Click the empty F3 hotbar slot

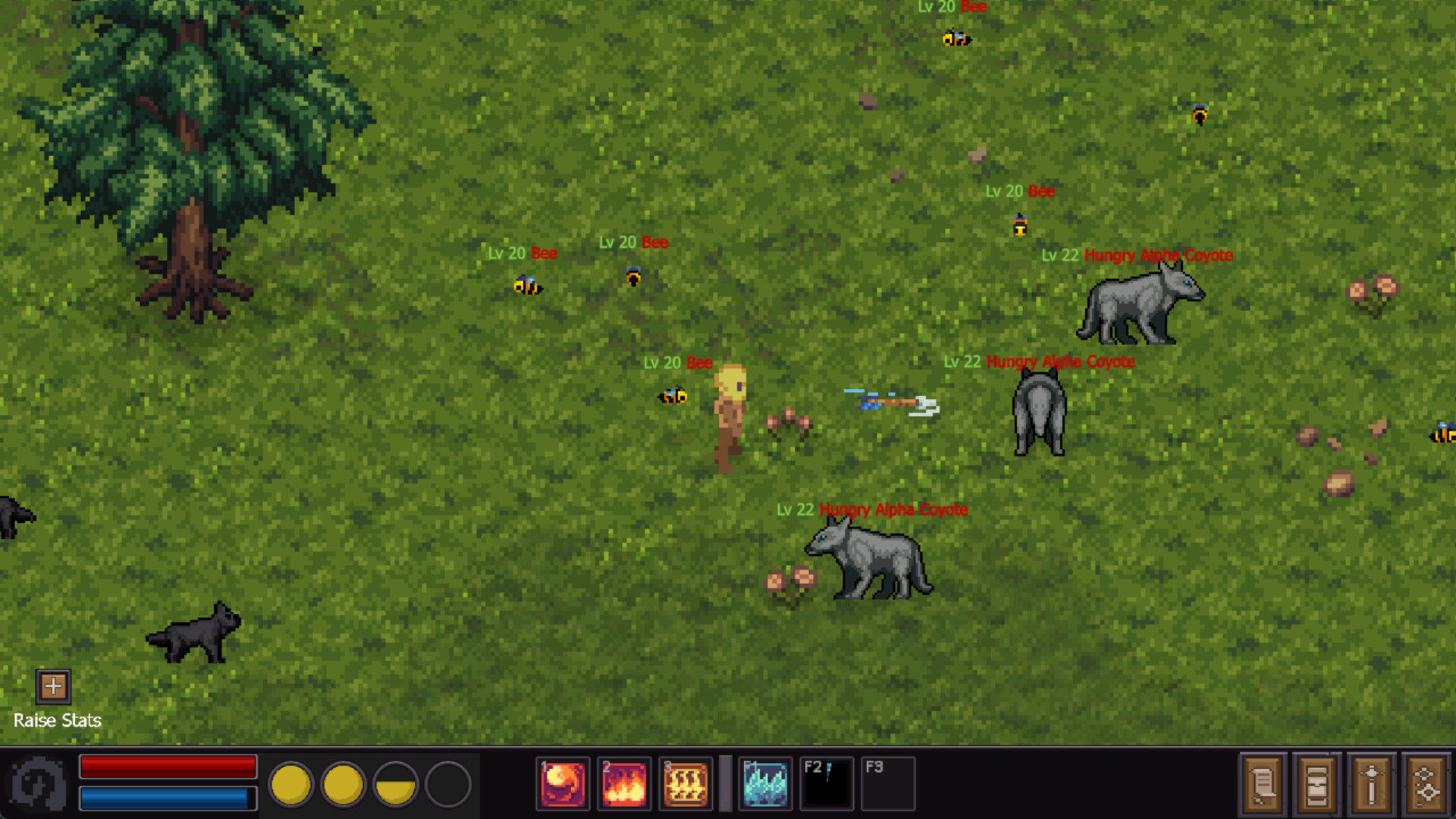(x=888, y=783)
